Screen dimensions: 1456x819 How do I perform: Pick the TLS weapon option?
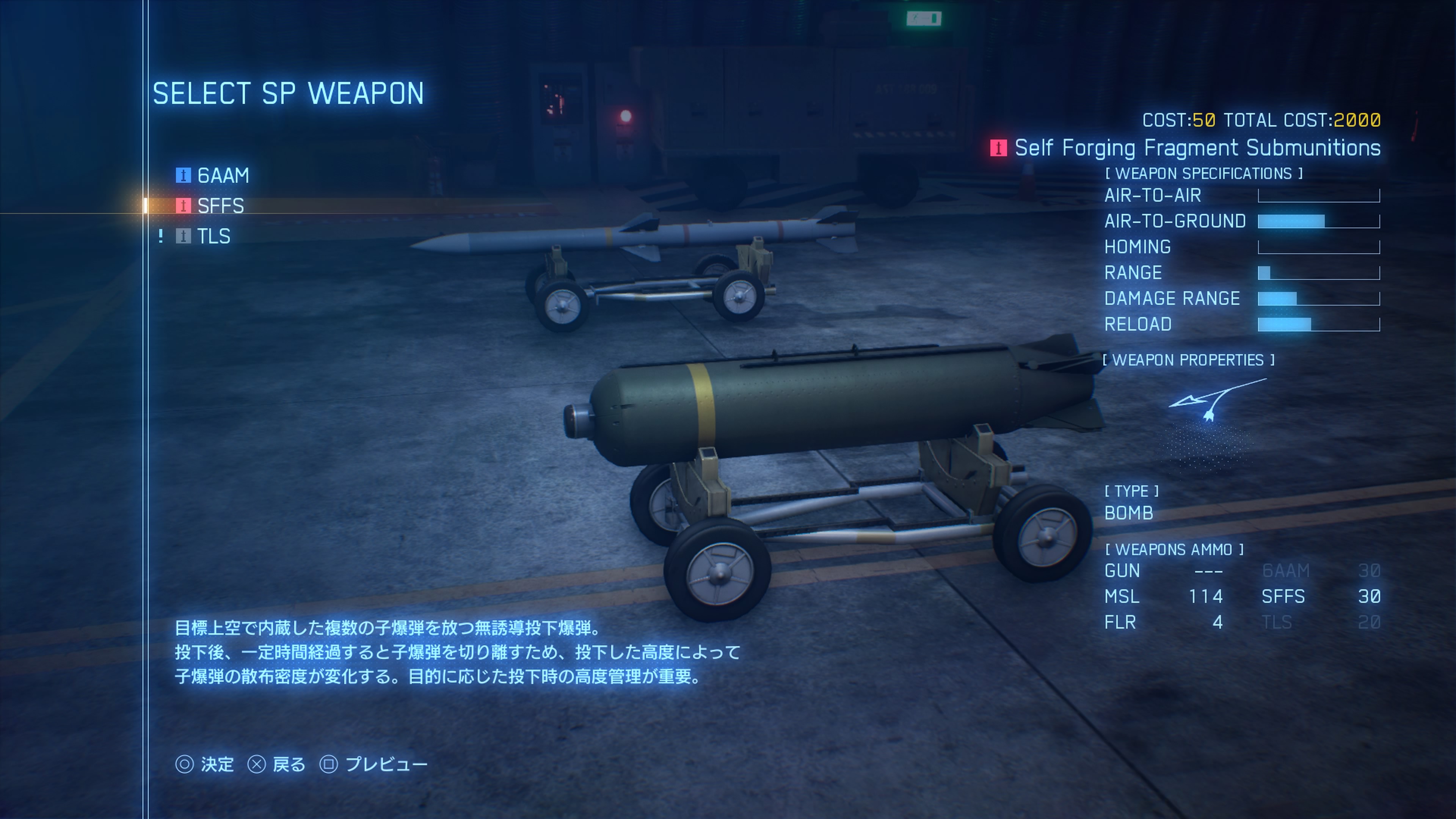pyautogui.click(x=213, y=236)
